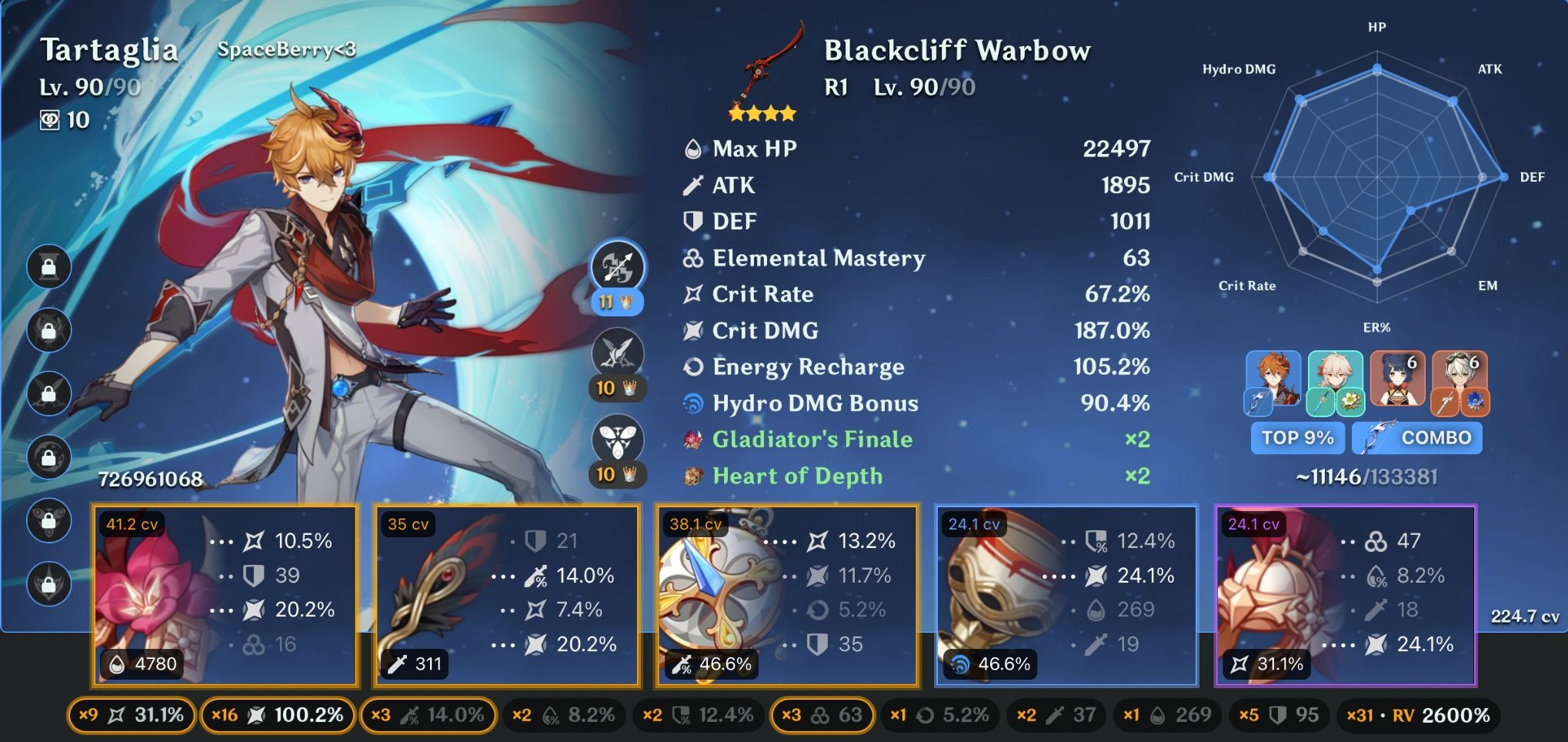Screen dimensions: 1568x742
Task: Open the Gladiator's Finale set icon
Action: 692,439
